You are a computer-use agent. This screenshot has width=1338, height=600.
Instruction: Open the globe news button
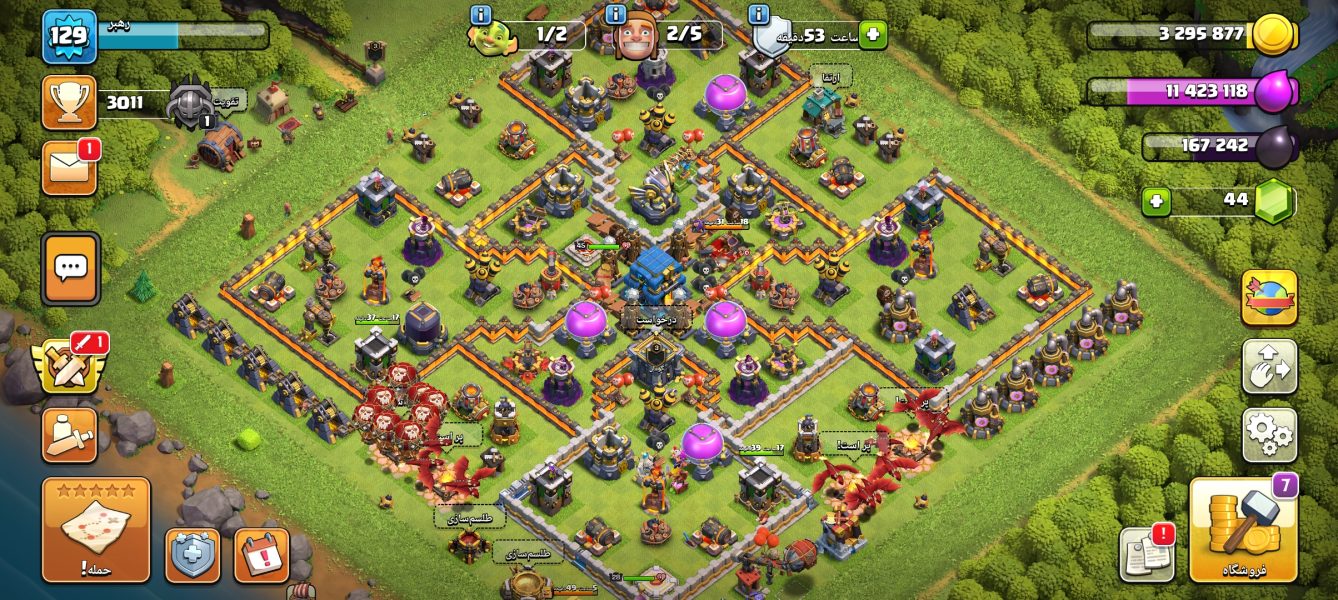[x=1269, y=298]
